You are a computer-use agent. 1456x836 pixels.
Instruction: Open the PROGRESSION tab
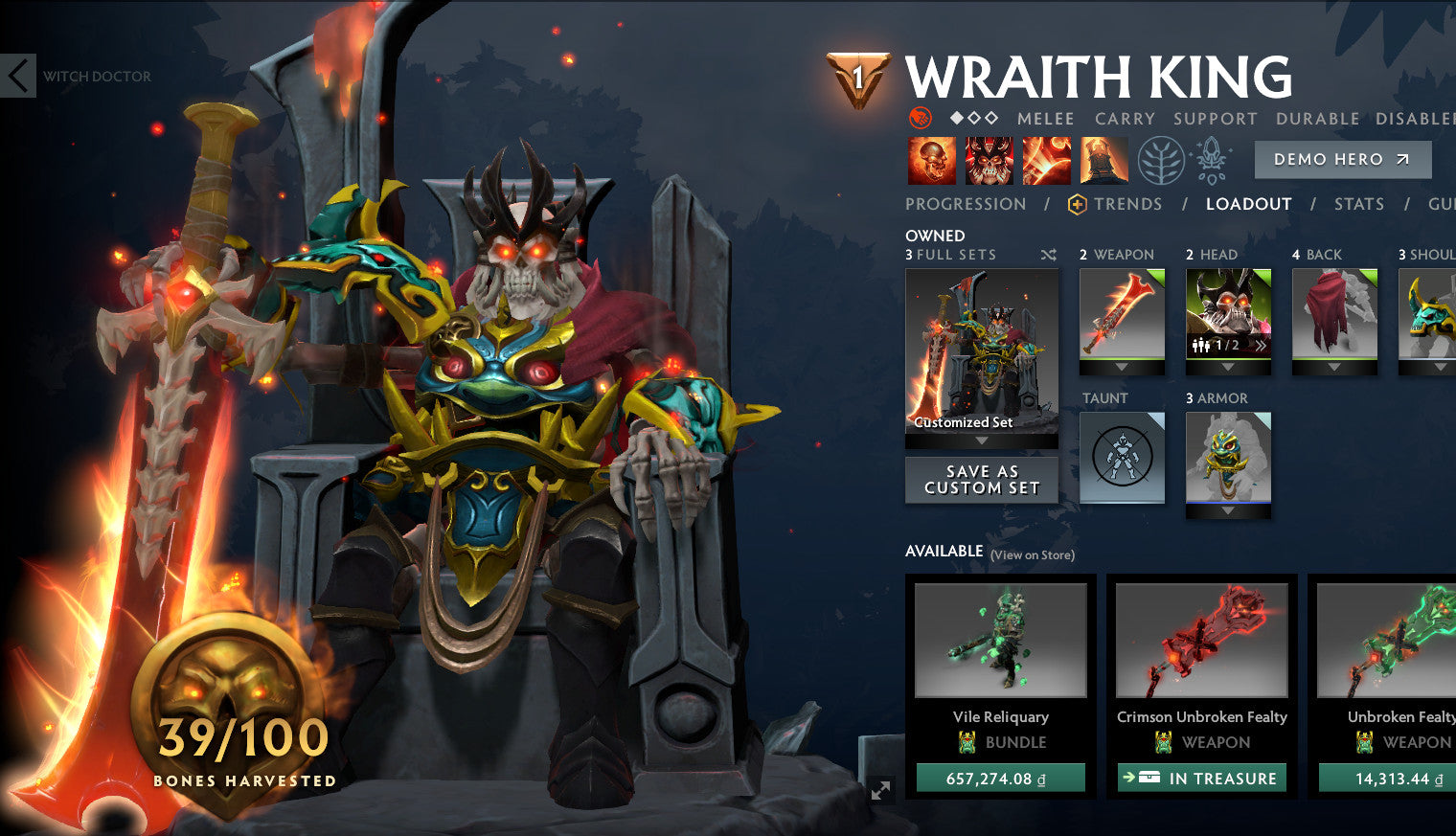click(966, 203)
